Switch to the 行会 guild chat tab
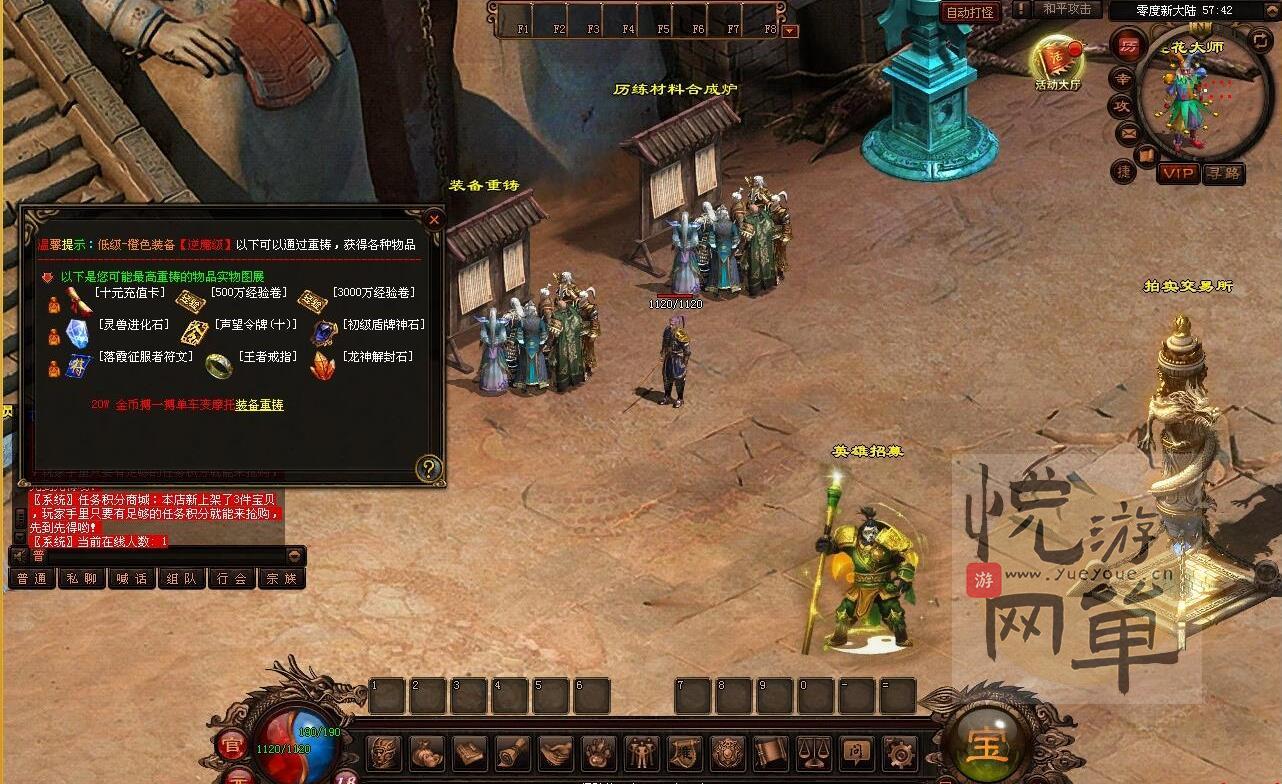Viewport: 1282px width, 784px height. (x=233, y=578)
